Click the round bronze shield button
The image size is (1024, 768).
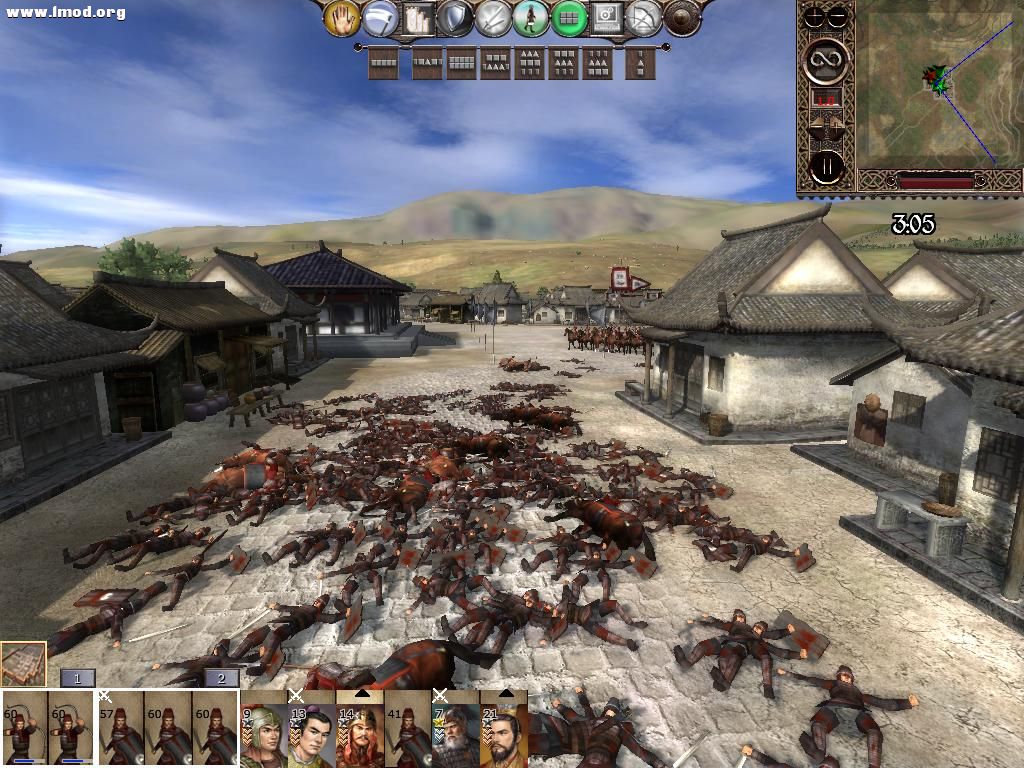click(683, 17)
